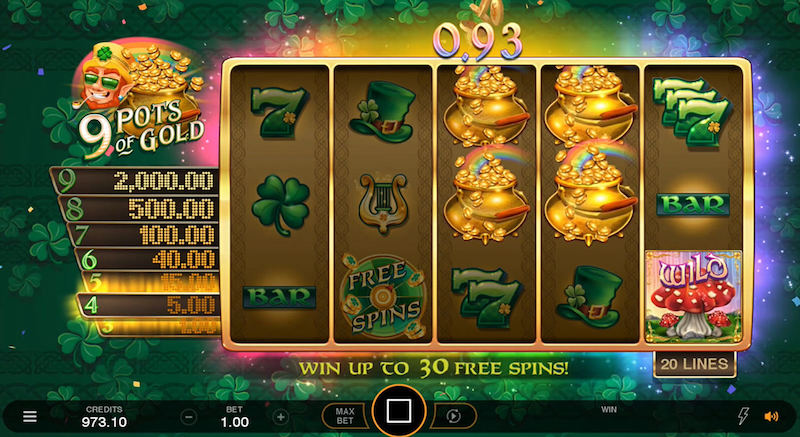The width and height of the screenshot is (800, 437).
Task: Mute the game sound speaker icon
Action: [771, 416]
